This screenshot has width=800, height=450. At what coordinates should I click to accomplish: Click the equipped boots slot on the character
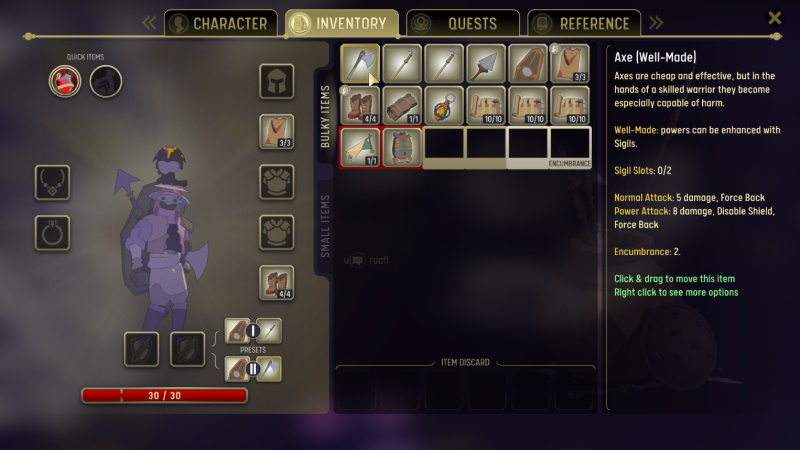(276, 283)
